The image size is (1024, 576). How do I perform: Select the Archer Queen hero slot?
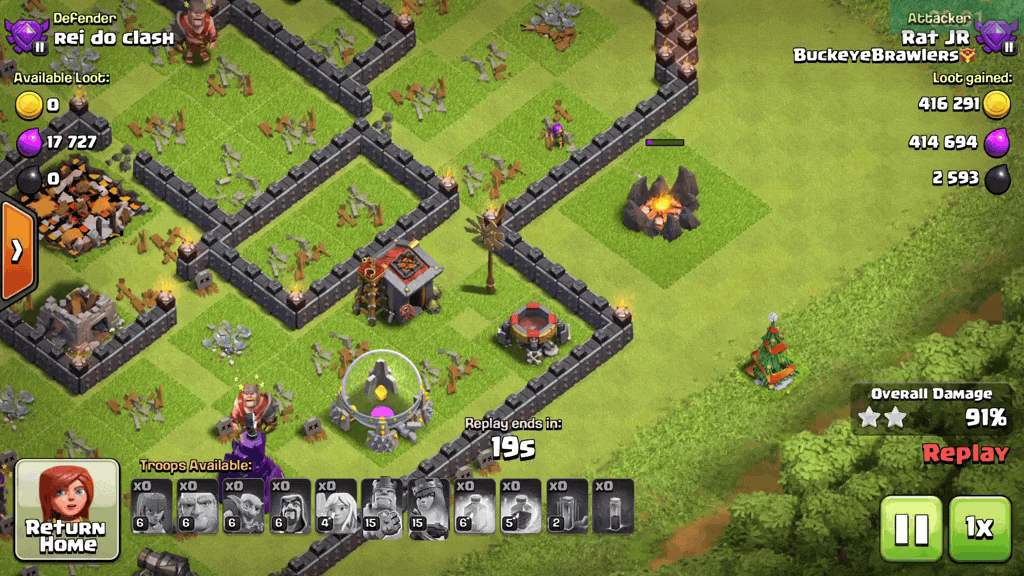[x=428, y=505]
